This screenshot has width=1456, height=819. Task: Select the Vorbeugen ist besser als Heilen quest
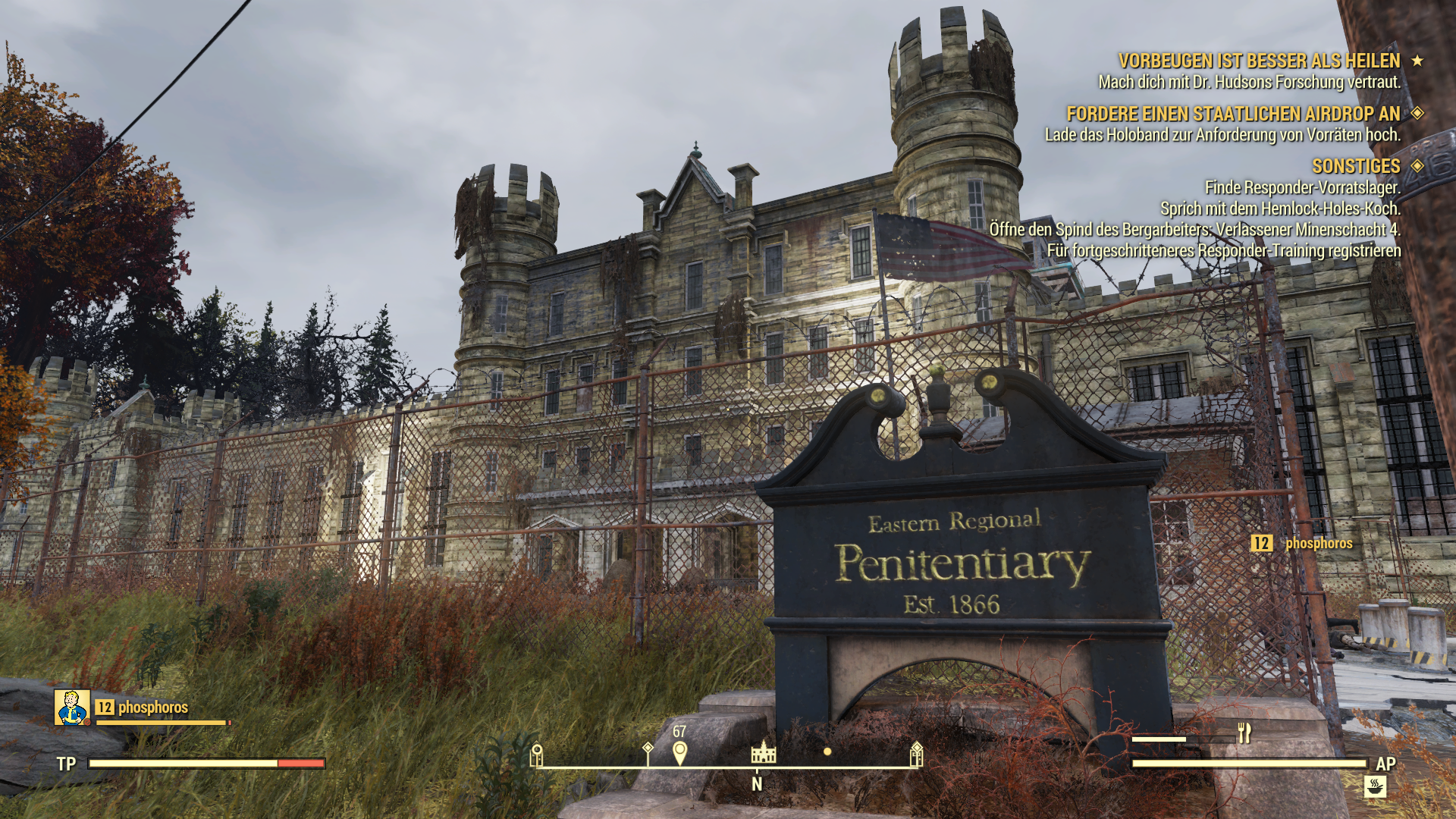(x=1259, y=61)
